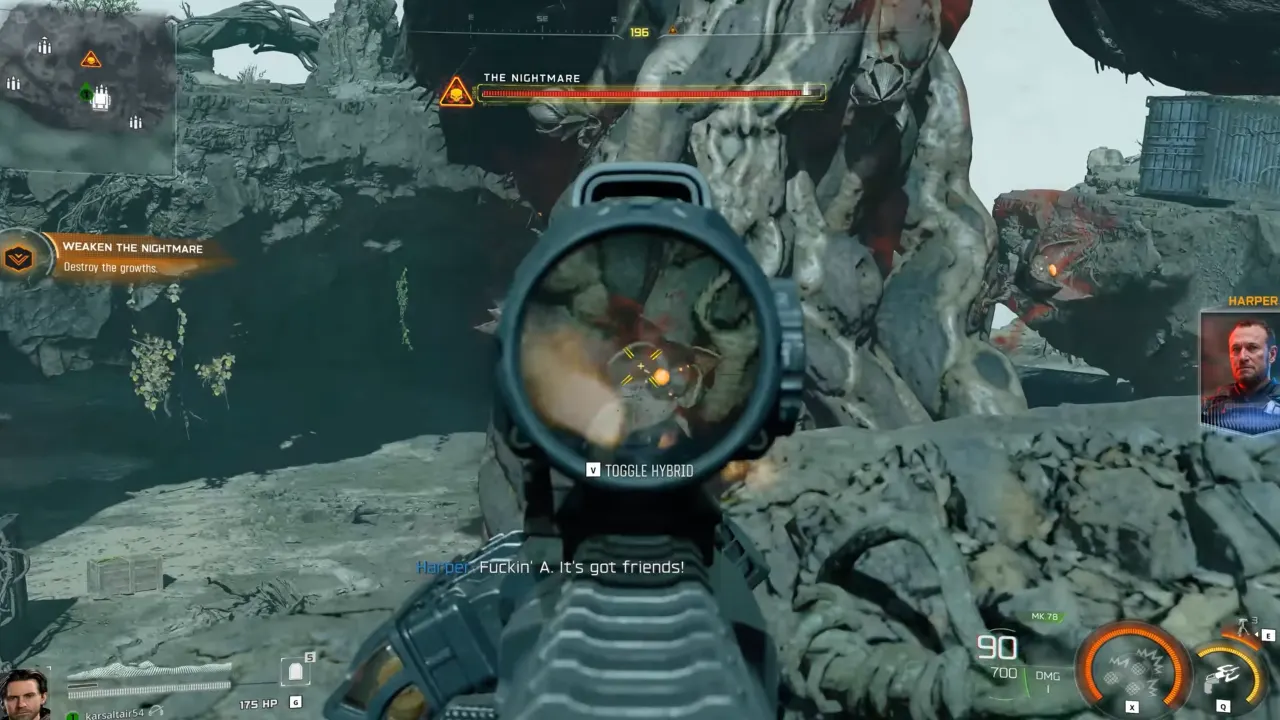Activate the V Toggle Hybrid scope prompt
Screen dimensions: 1280x720
tap(641, 469)
